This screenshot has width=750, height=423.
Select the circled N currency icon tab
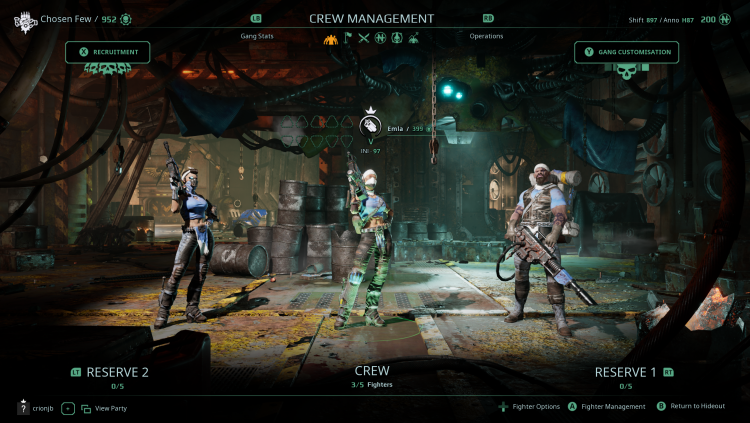[380, 39]
